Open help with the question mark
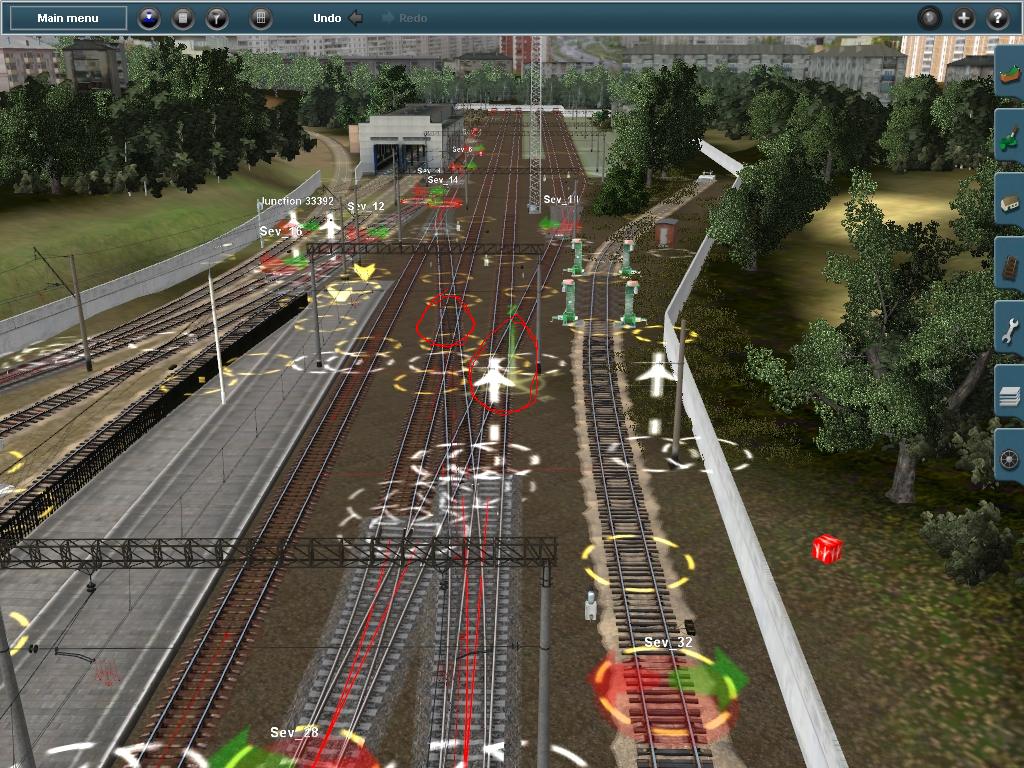The height and width of the screenshot is (768, 1024). 998,18
